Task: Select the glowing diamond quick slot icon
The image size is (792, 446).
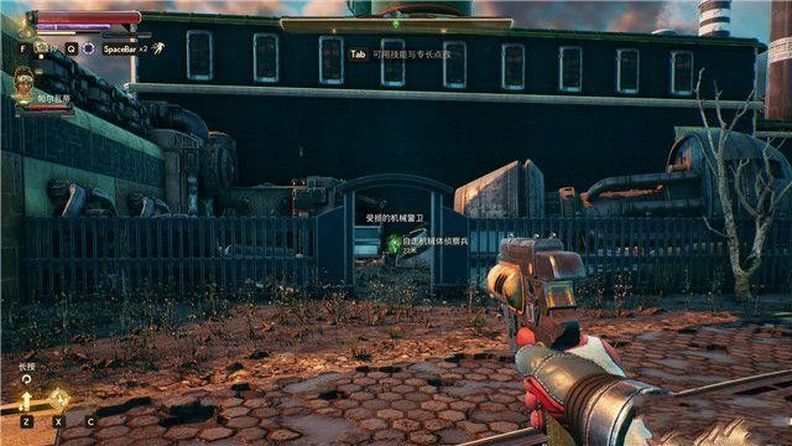Action: (59, 399)
